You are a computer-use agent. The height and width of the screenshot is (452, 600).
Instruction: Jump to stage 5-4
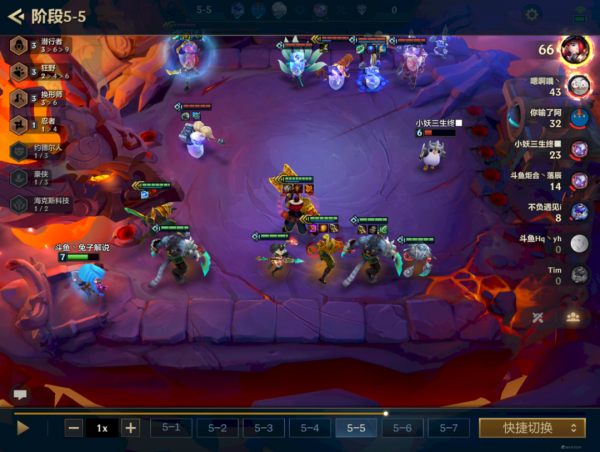point(309,427)
